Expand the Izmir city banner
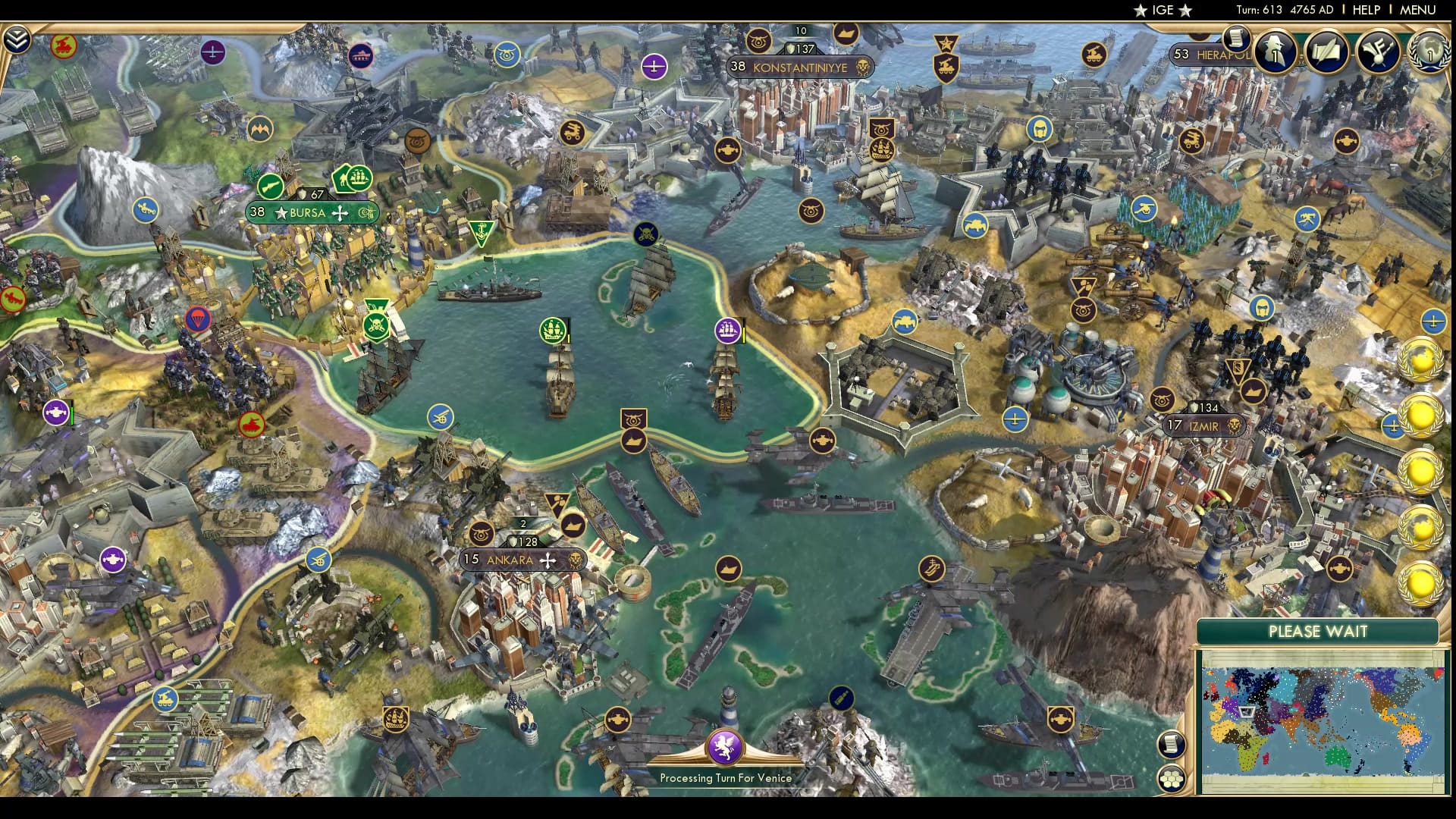This screenshot has height=819, width=1456. (1204, 427)
